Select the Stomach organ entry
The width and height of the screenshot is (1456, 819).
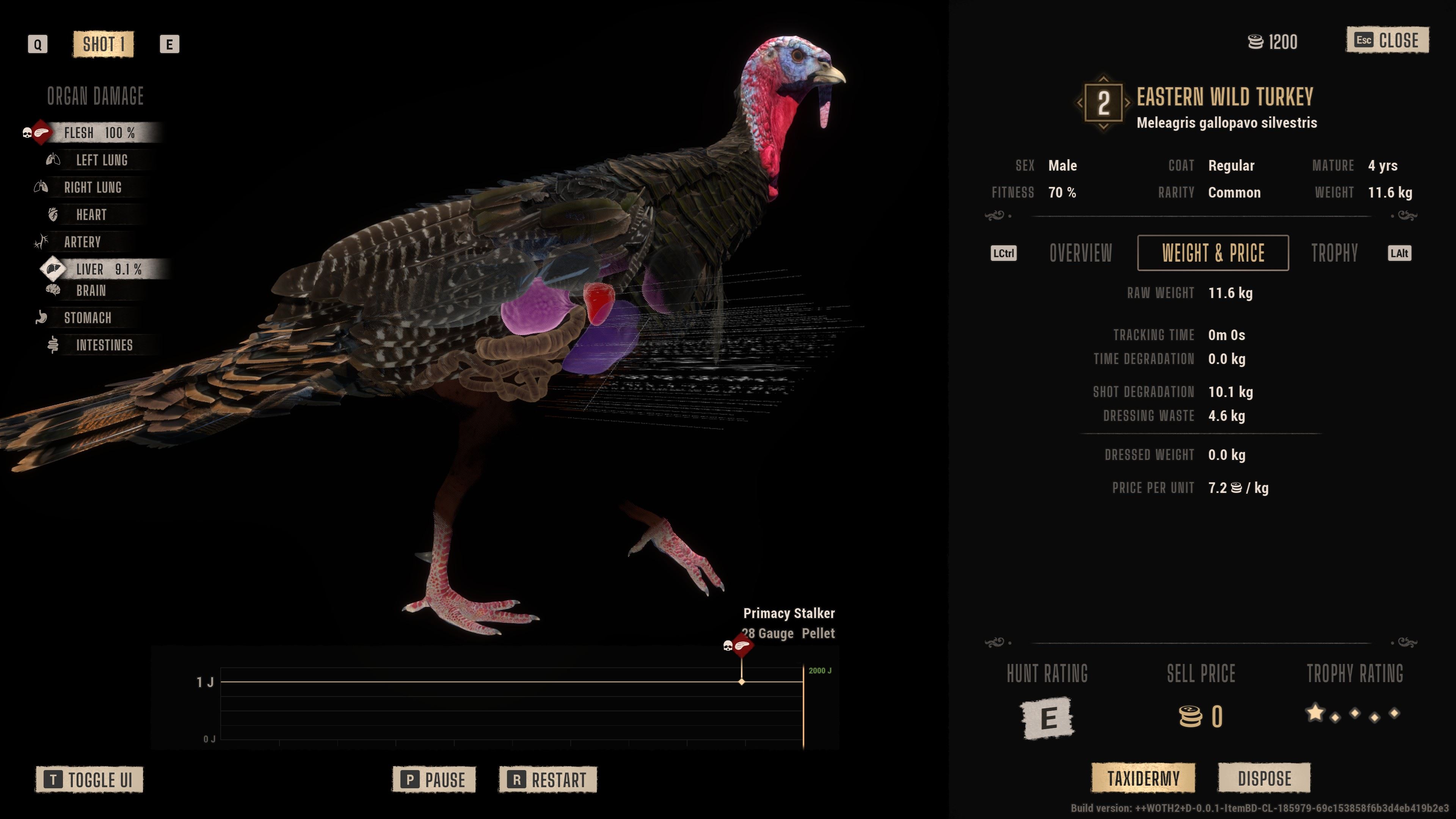tap(87, 318)
